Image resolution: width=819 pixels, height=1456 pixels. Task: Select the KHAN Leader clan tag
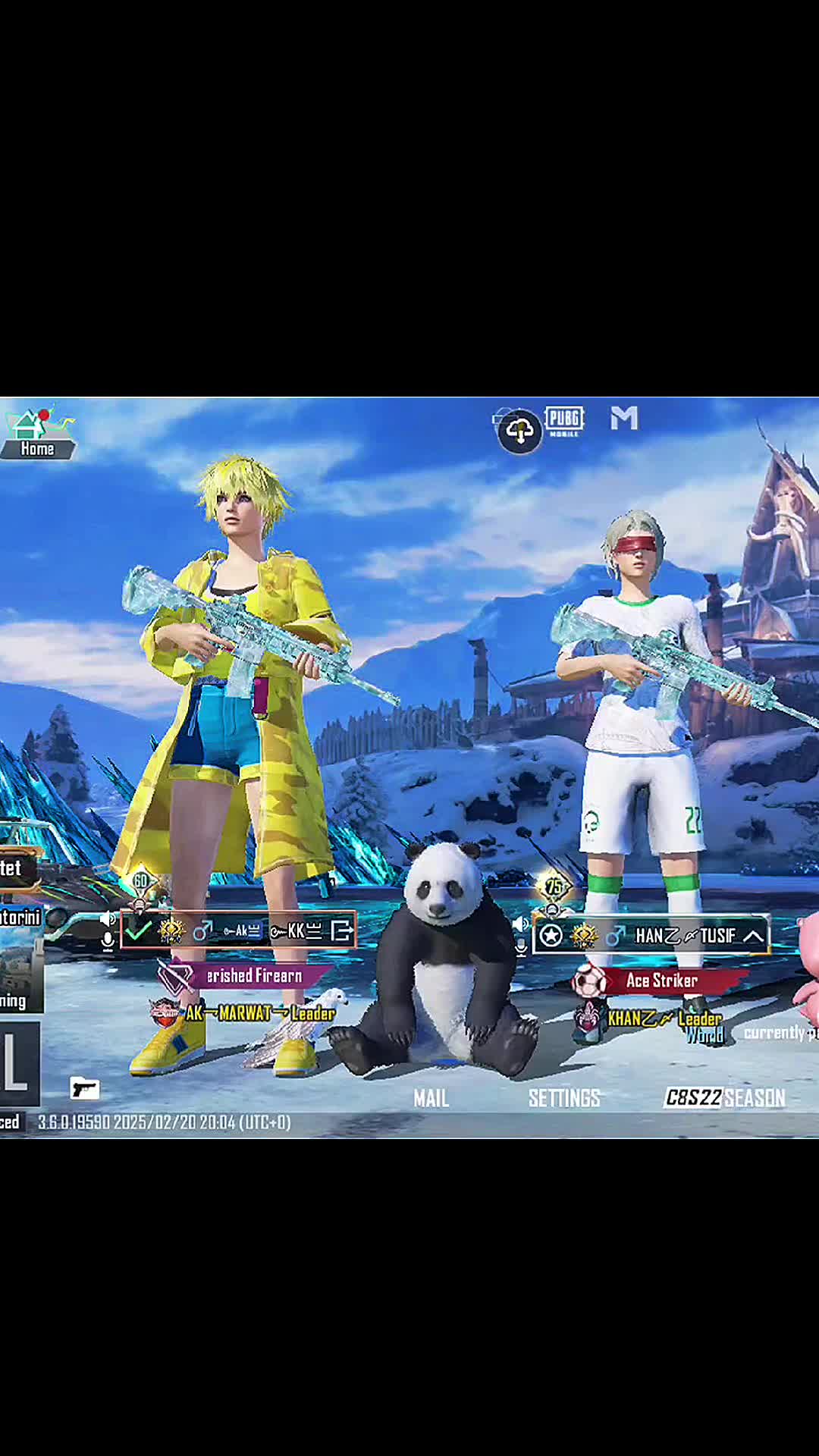click(x=664, y=1018)
